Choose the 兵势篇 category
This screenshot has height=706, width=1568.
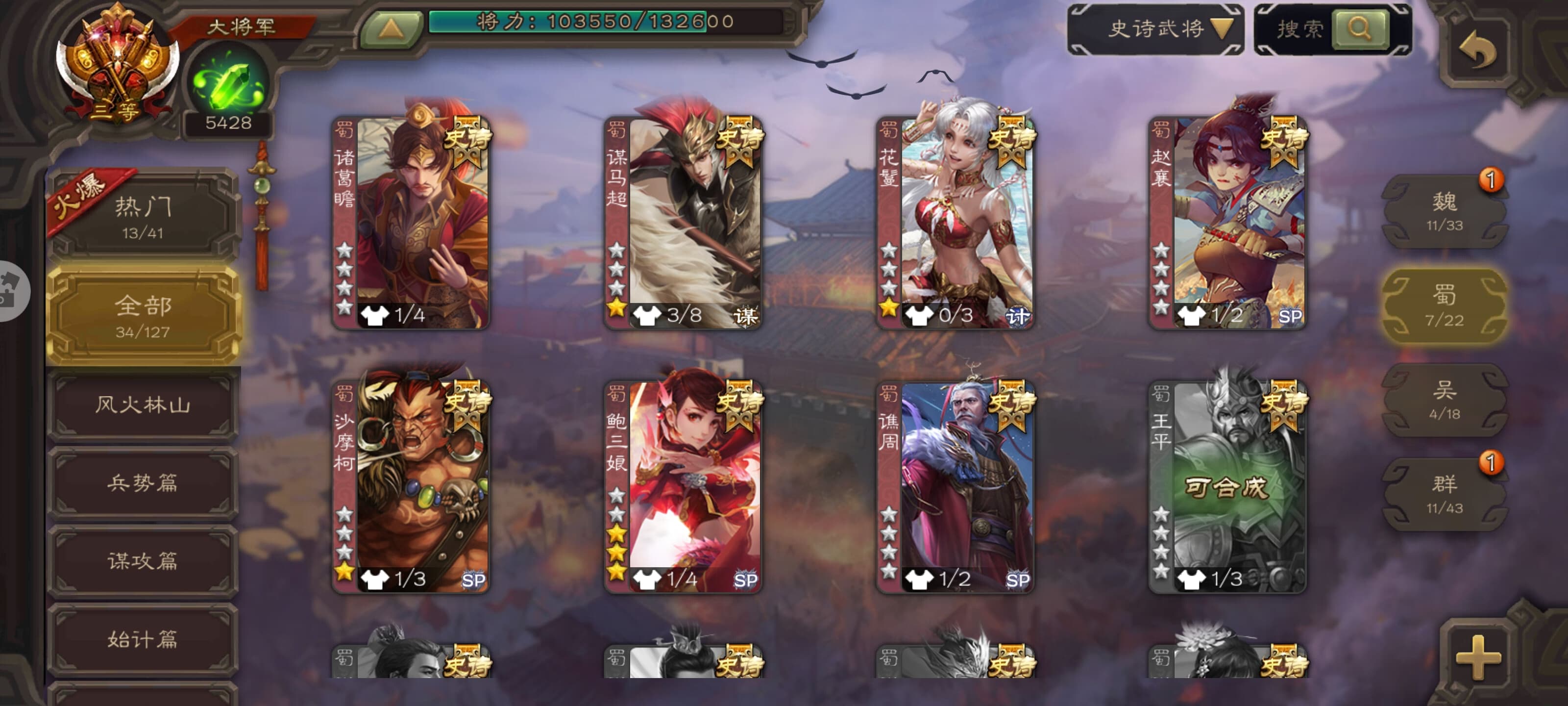tap(143, 483)
